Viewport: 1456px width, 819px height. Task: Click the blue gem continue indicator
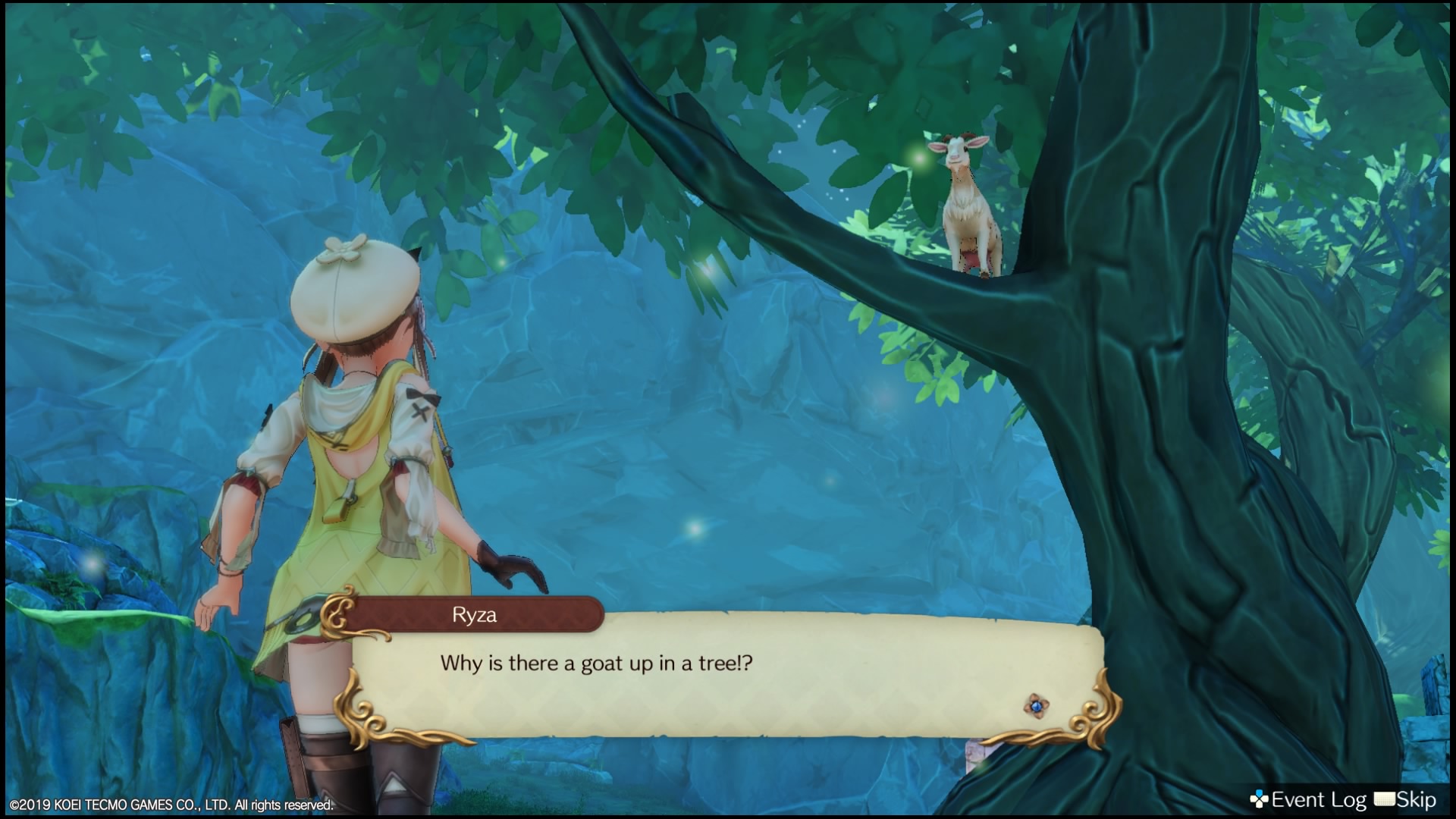pyautogui.click(x=1035, y=706)
